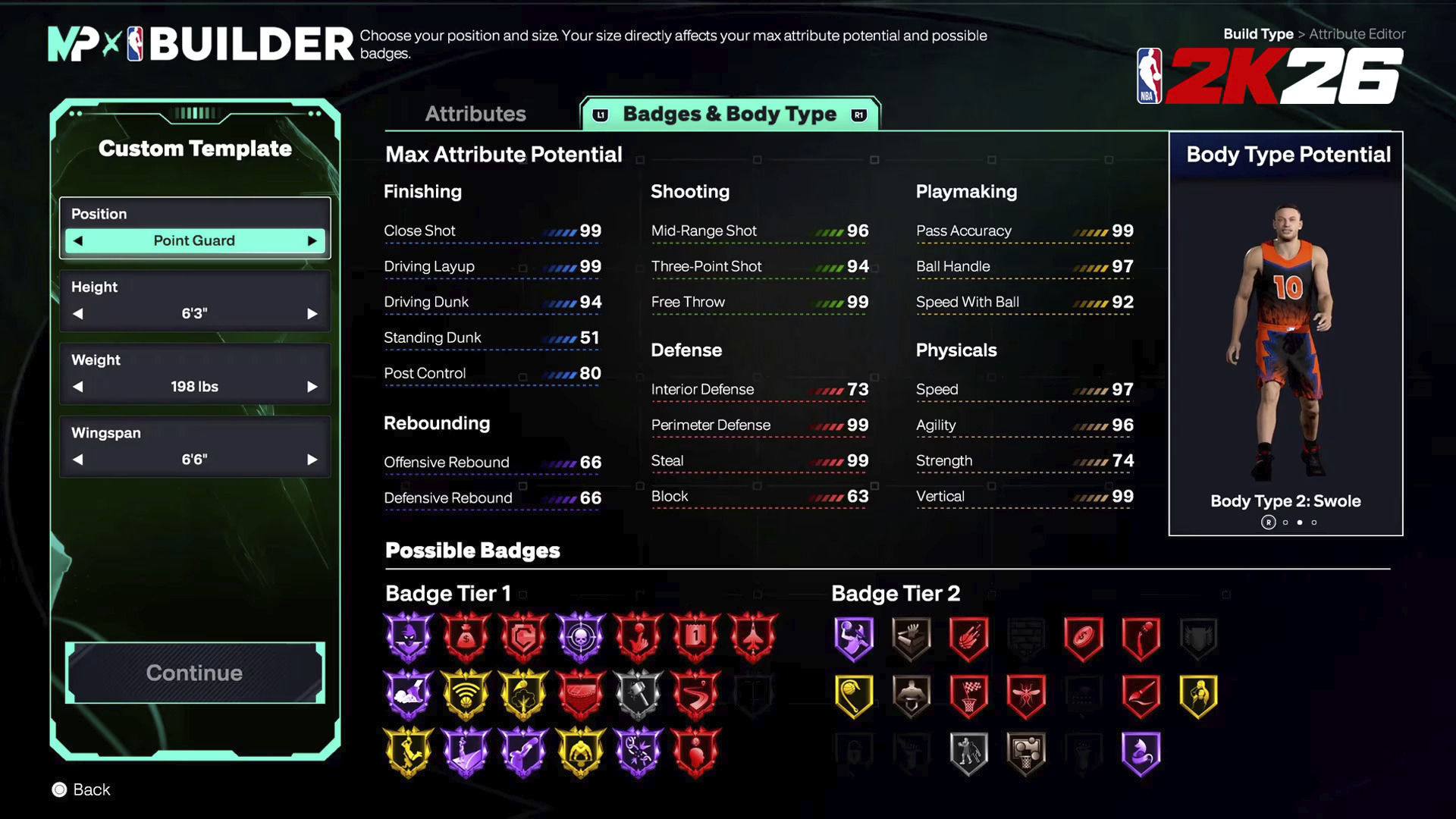This screenshot has height=819, width=1456.
Task: Select the Body Type 2: Swole preview
Action: pos(1285,341)
